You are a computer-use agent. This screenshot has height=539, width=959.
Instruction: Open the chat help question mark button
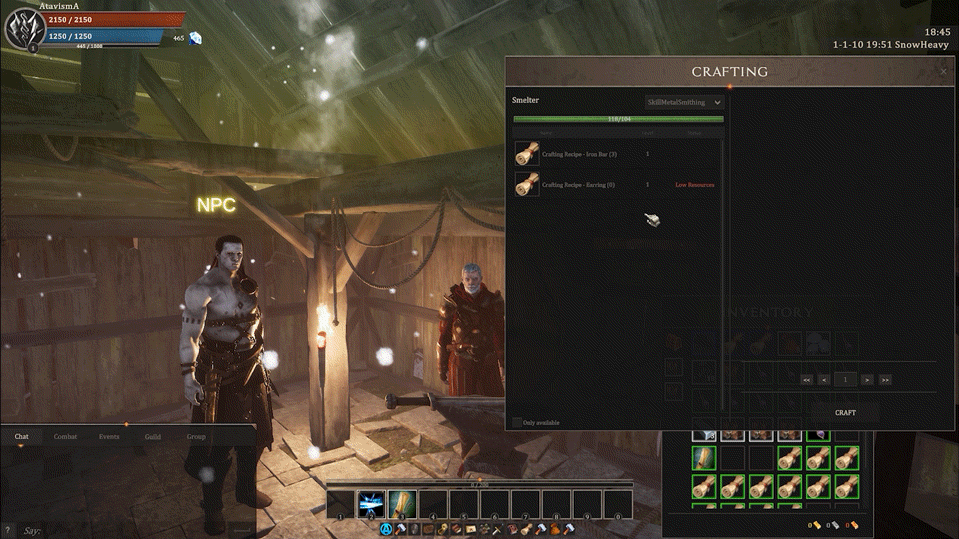(x=8, y=529)
